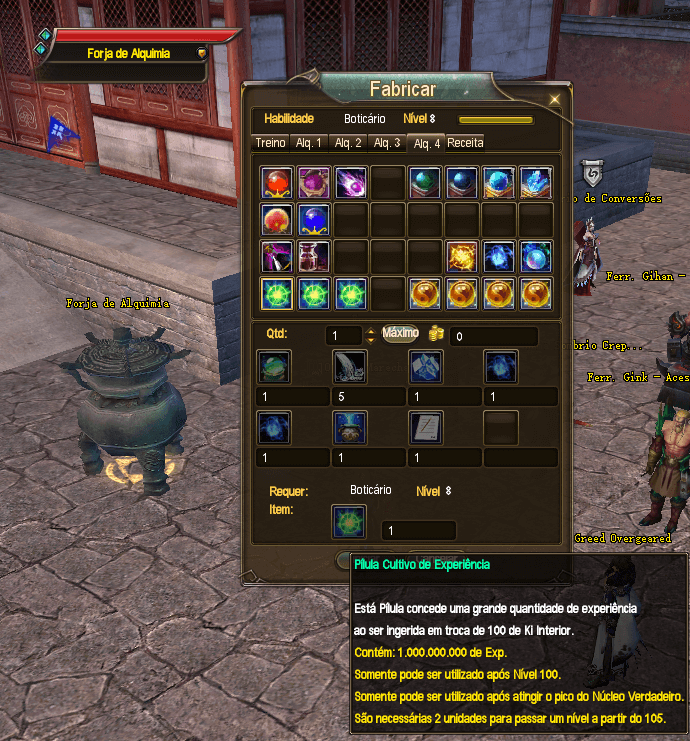Choose the purple comet recipe icon
Screen dimensions: 690x741
[x=350, y=182]
